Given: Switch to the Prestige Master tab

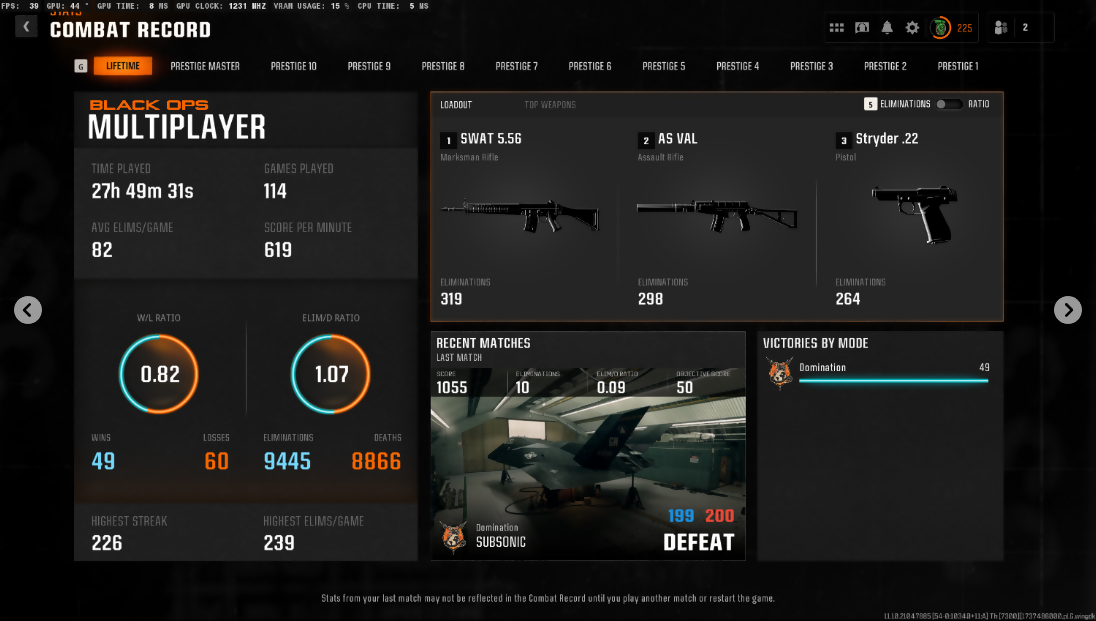Looking at the screenshot, I should click(205, 66).
